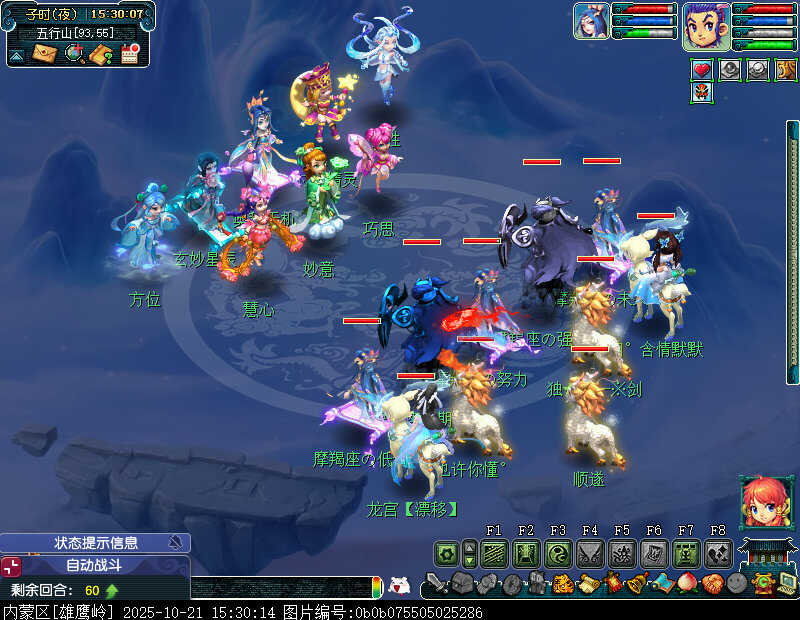Open the help book with question mark
800x620 pixels.
pos(100,54)
